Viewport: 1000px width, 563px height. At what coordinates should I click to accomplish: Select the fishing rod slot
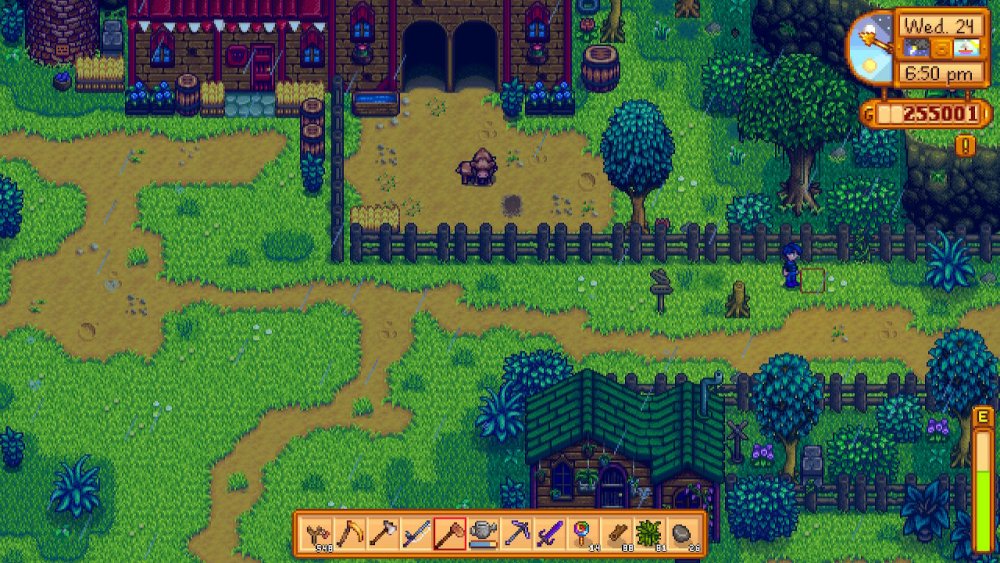point(417,532)
